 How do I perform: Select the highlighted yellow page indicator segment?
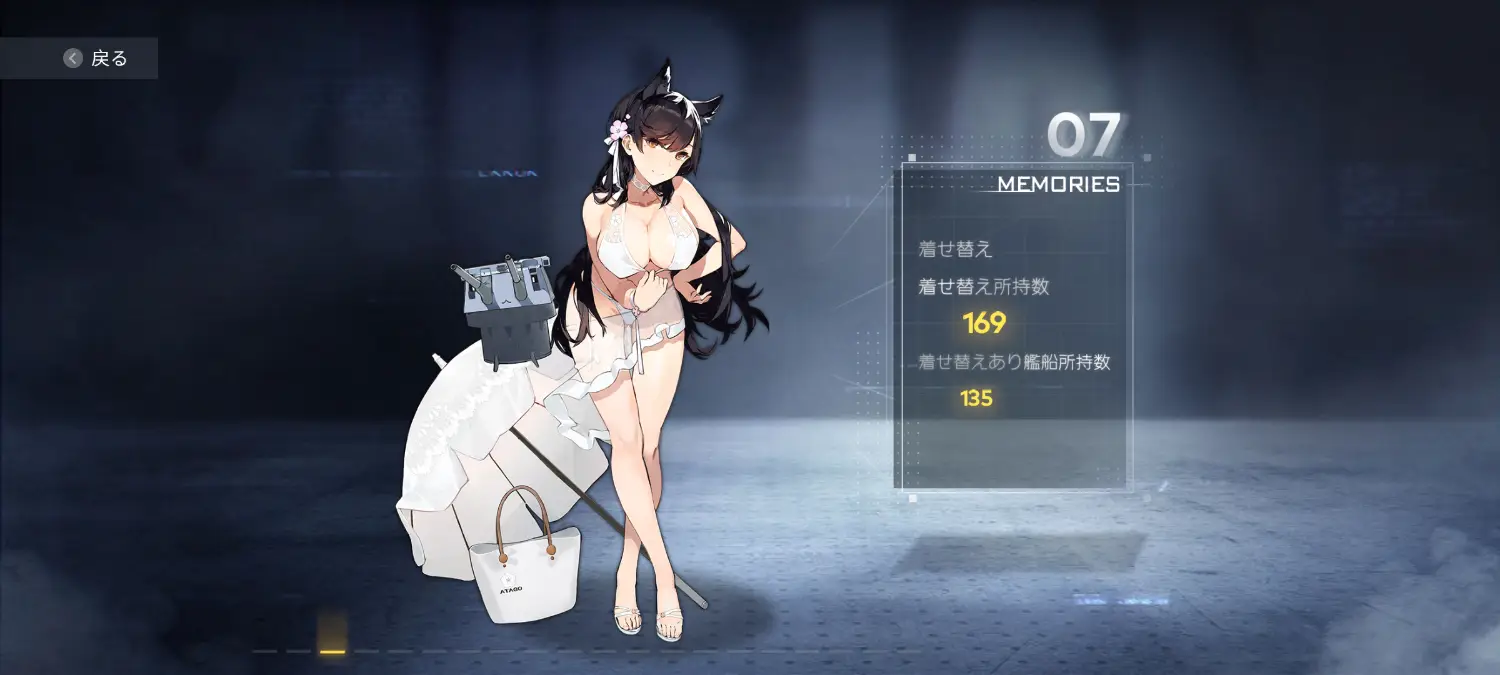(x=332, y=649)
